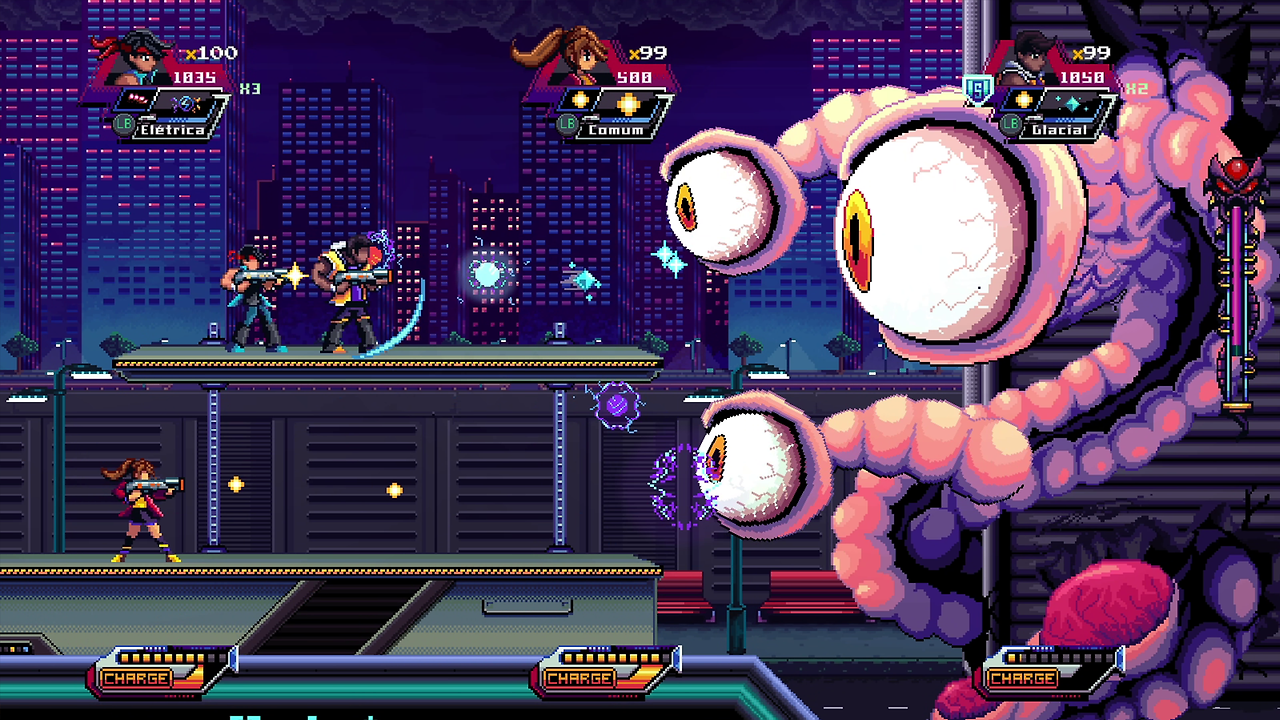Toggle the LB button beside Comum label

pyautogui.click(x=567, y=122)
